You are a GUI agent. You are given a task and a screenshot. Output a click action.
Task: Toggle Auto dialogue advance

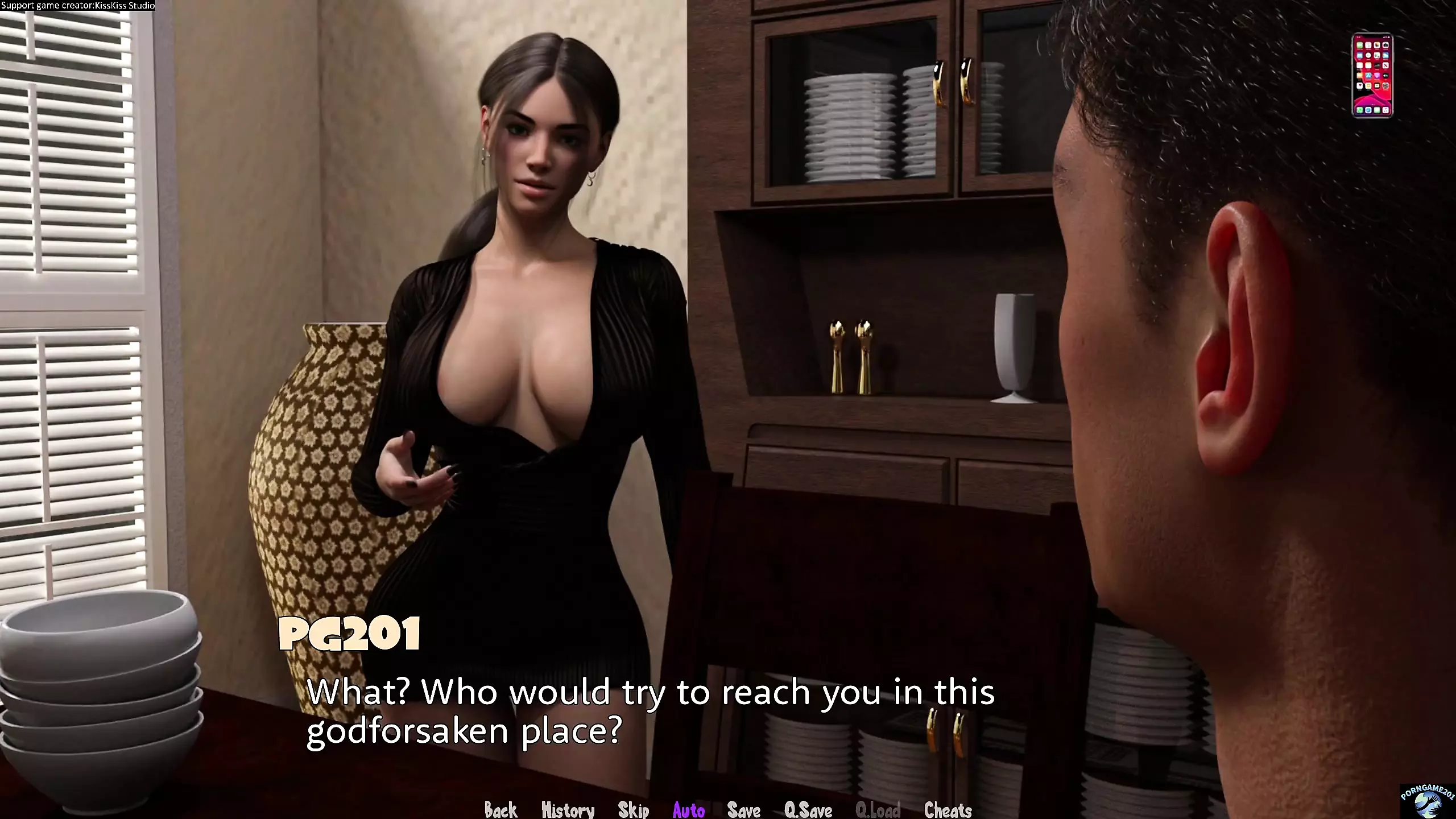coord(689,809)
